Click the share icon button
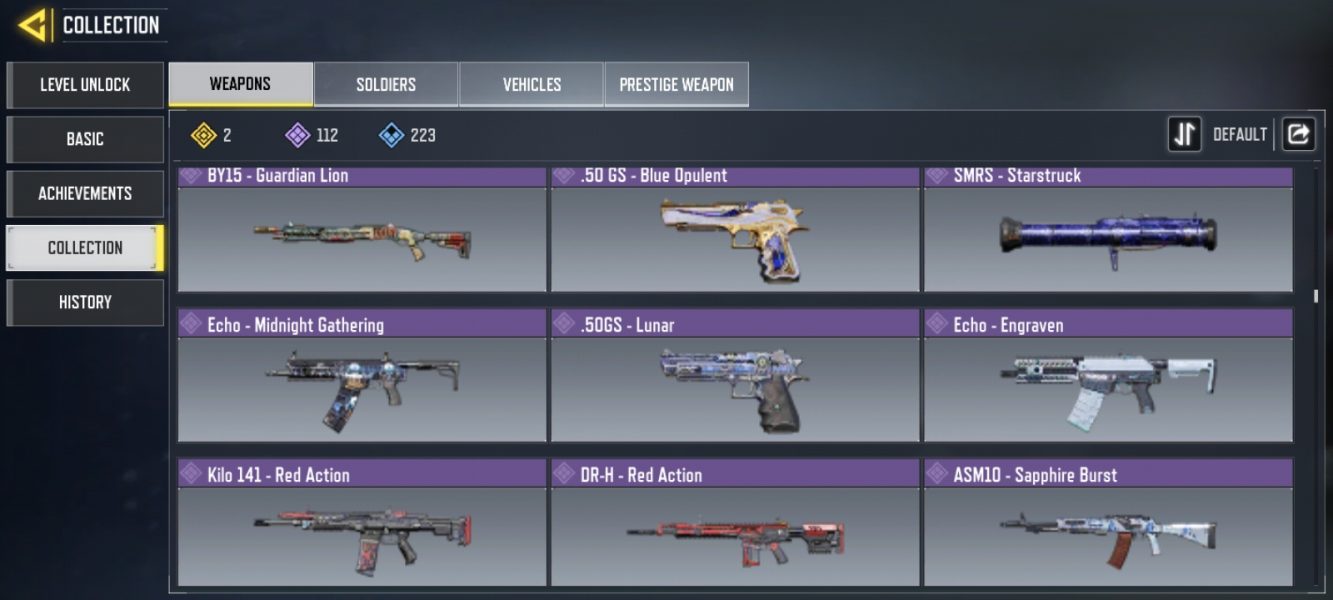This screenshot has width=1333, height=600. pos(1298,135)
